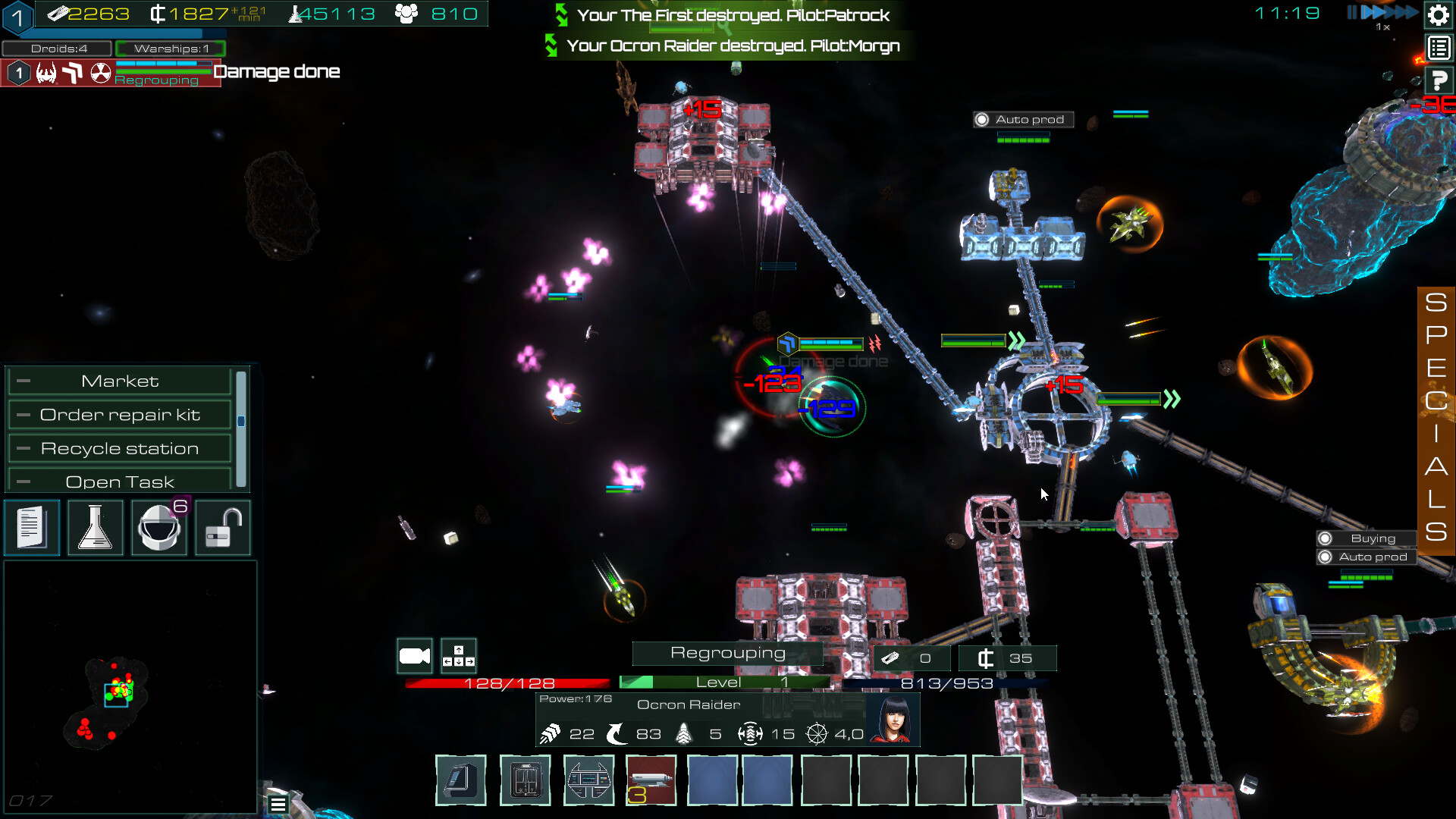Select the torpedo slot showing 3 ammo
Screen dimensions: 1456x819
650,780
